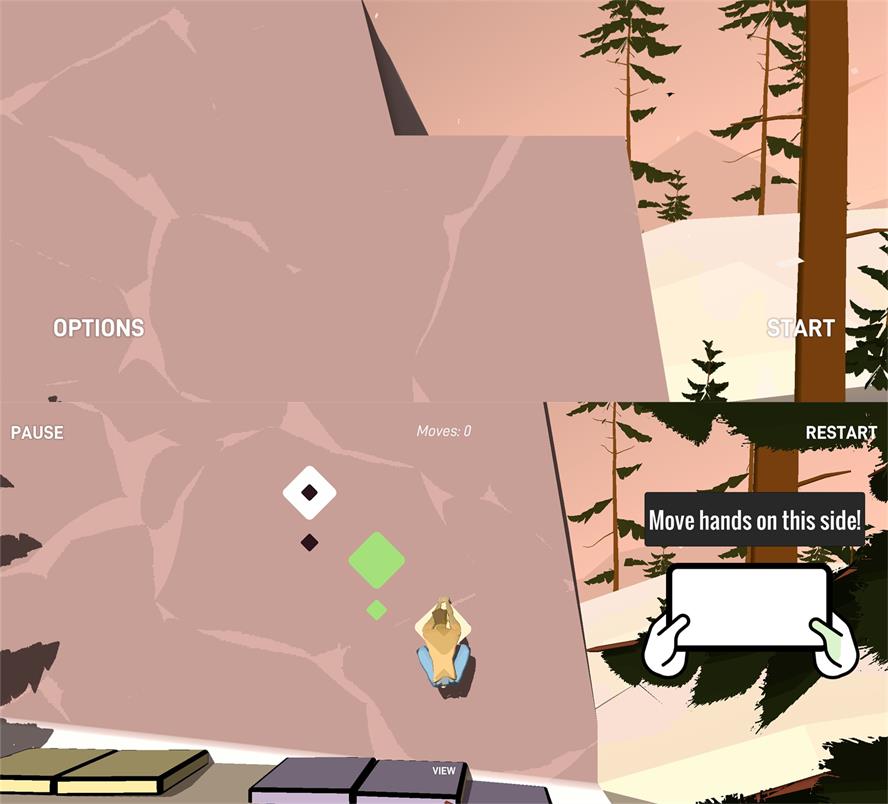Screen dimensions: 888x804
Task: Select the large white diamond hold marker
Action: coord(309,492)
